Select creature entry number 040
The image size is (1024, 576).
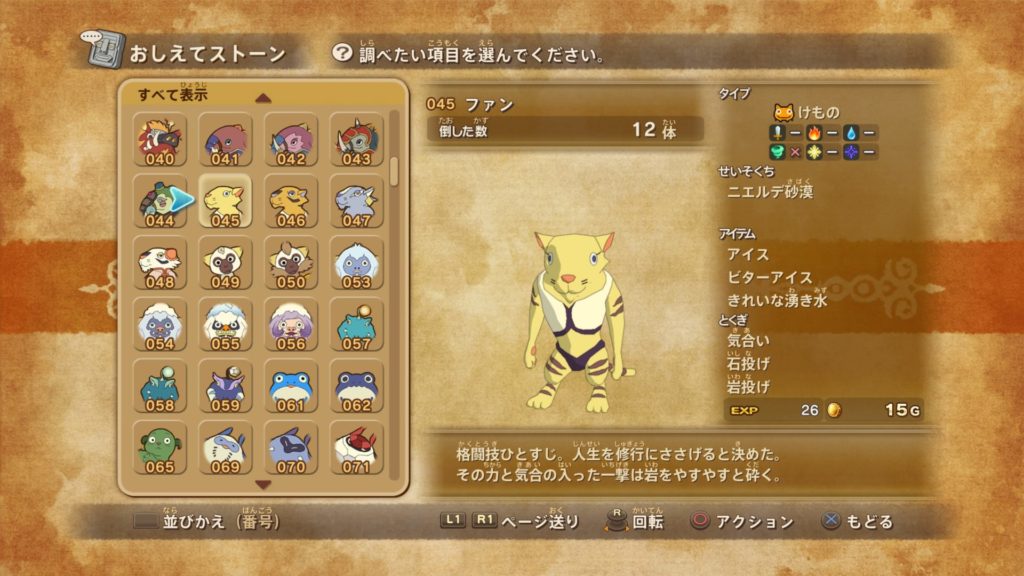[x=160, y=140]
